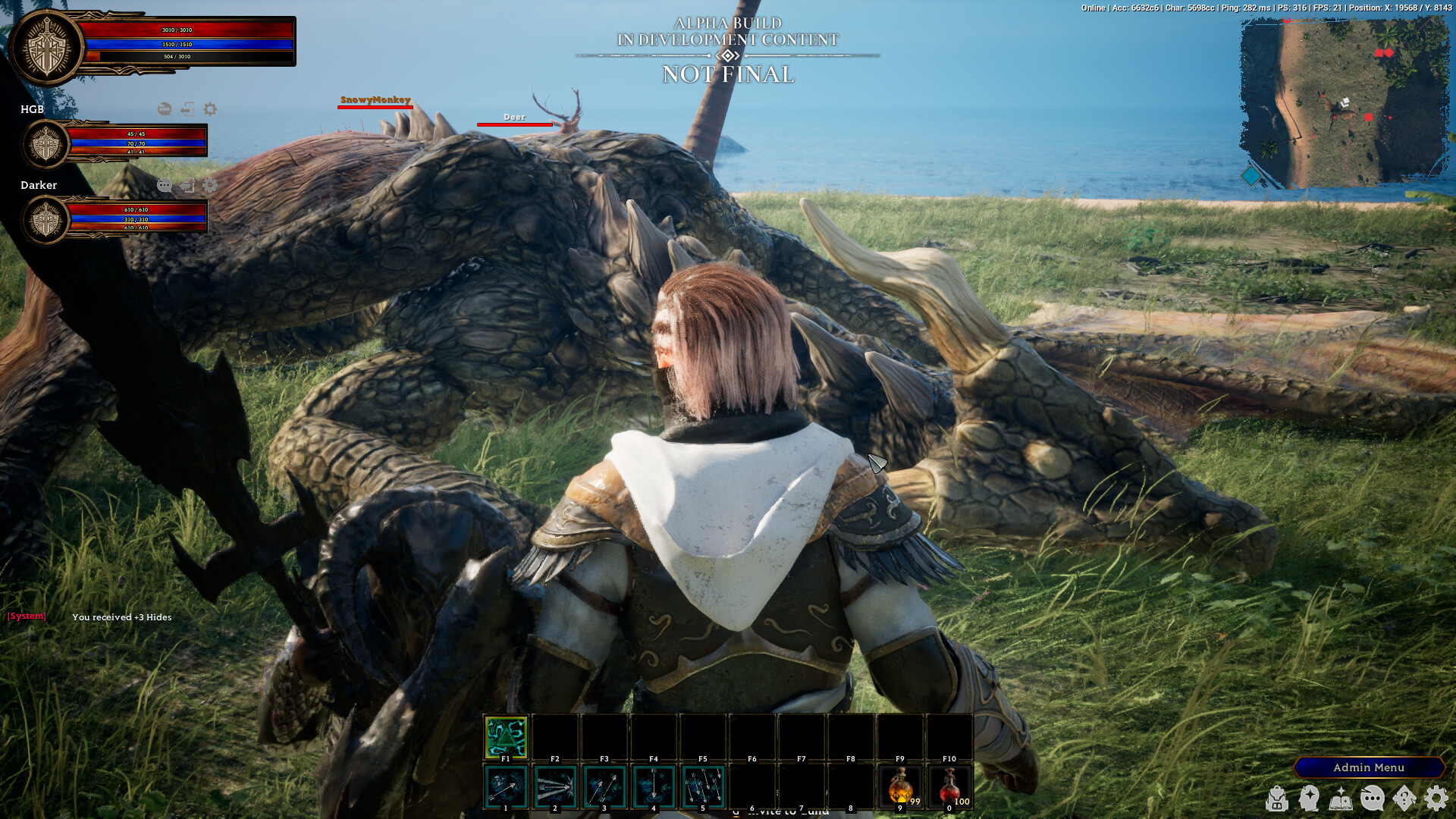Image resolution: width=1456 pixels, height=819 pixels.
Task: Open the spellbook icon near bottom right
Action: (1341, 799)
